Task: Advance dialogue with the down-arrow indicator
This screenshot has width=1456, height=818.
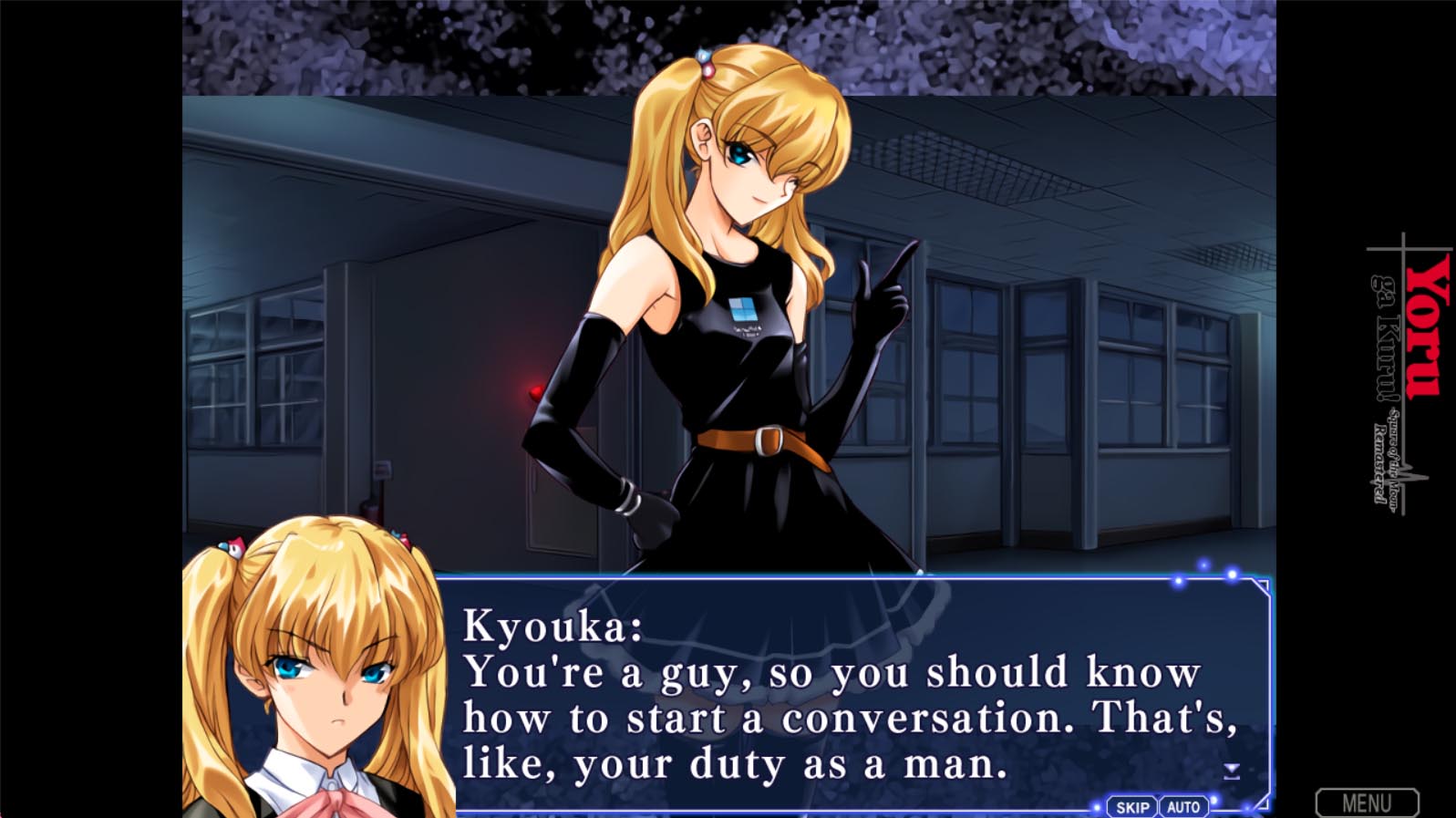Action: pos(1232,771)
